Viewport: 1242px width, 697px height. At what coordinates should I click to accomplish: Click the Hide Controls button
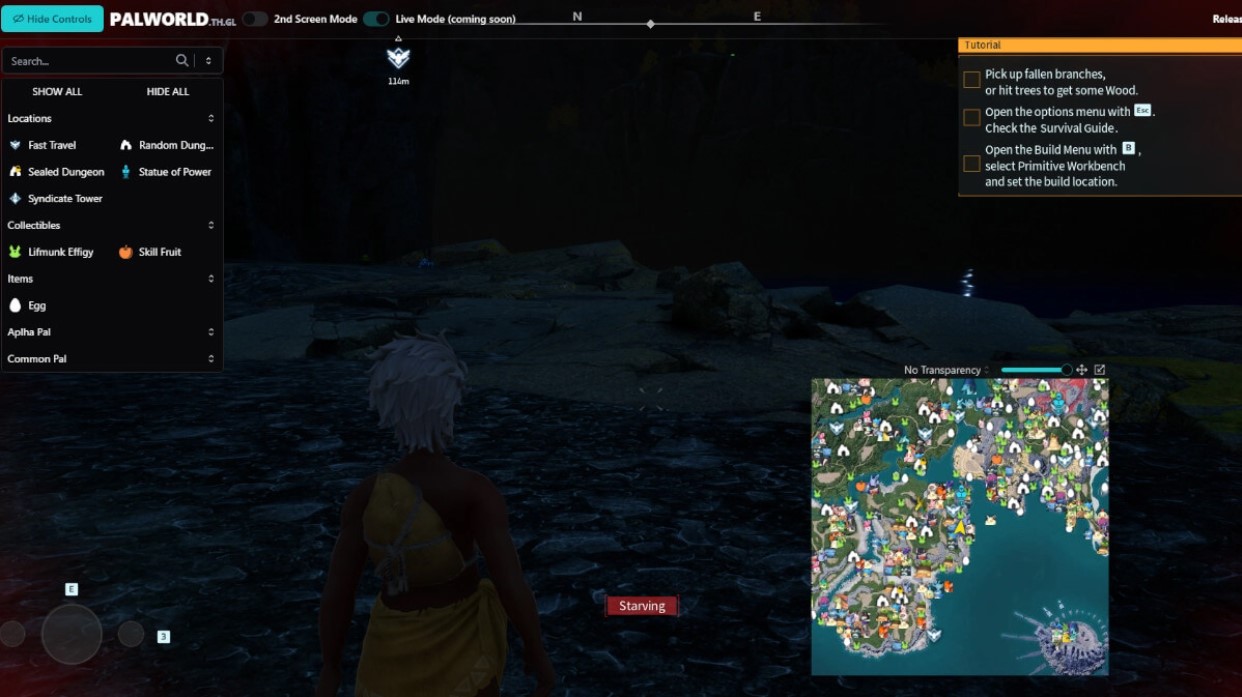[x=52, y=19]
